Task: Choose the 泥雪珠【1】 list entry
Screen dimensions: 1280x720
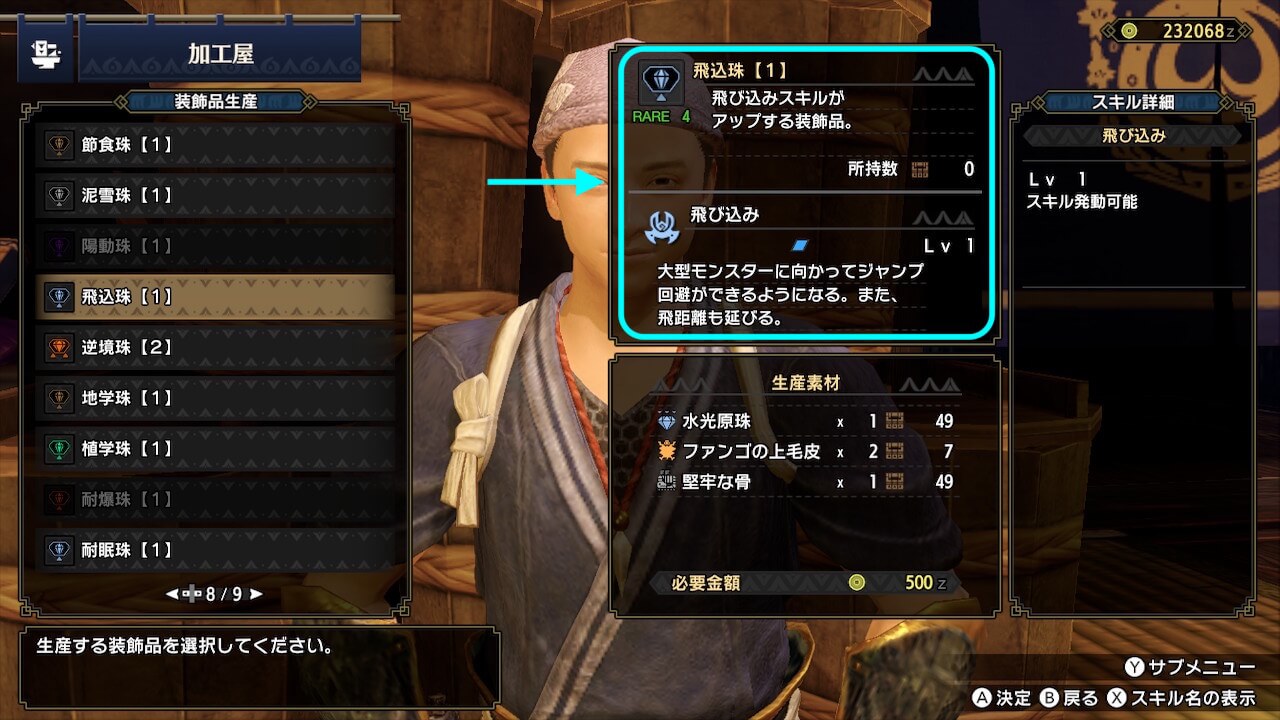Action: (x=215, y=196)
